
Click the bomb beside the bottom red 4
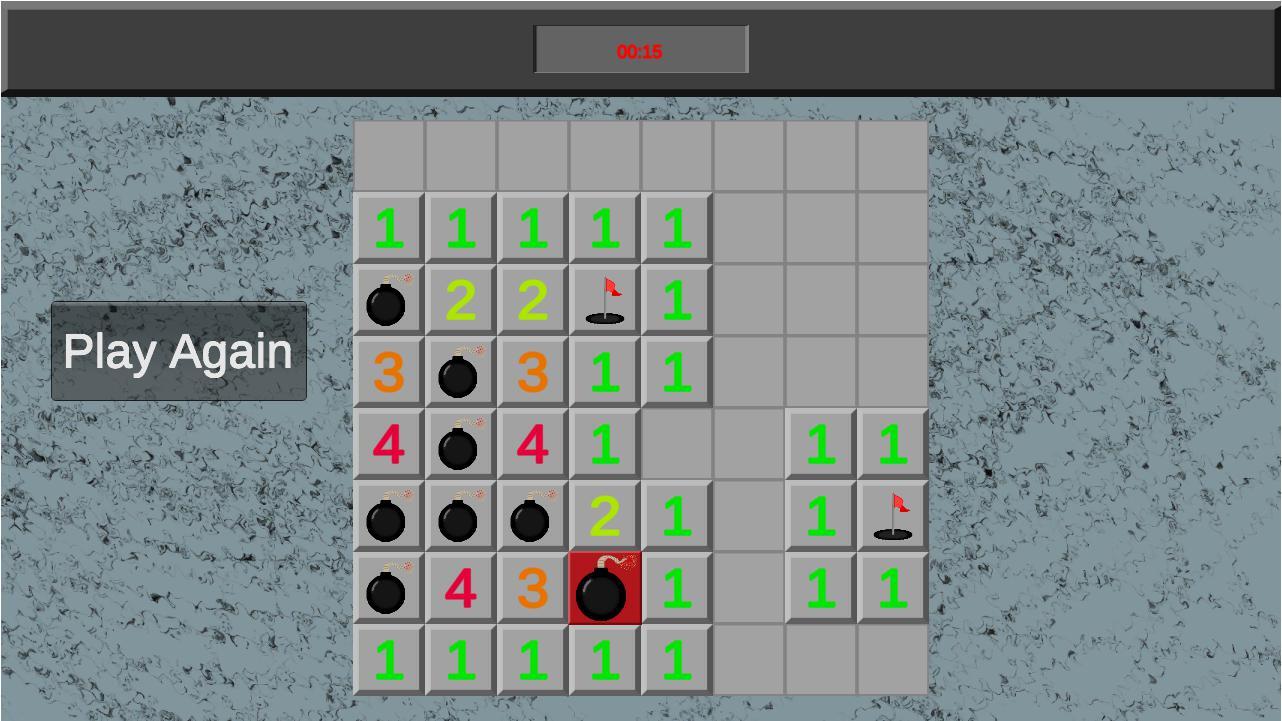[388, 589]
